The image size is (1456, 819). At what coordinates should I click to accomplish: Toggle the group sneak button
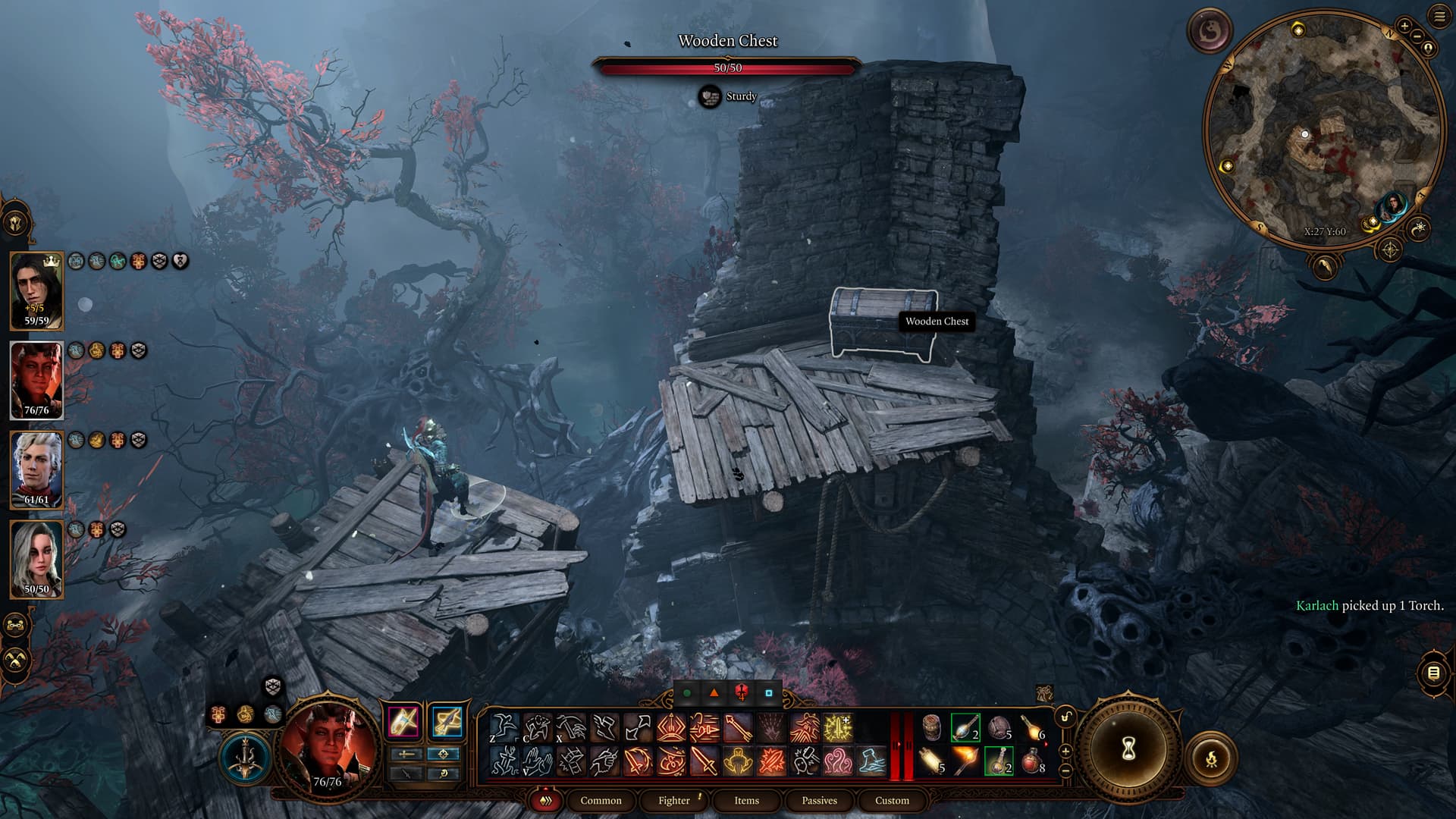(16, 660)
